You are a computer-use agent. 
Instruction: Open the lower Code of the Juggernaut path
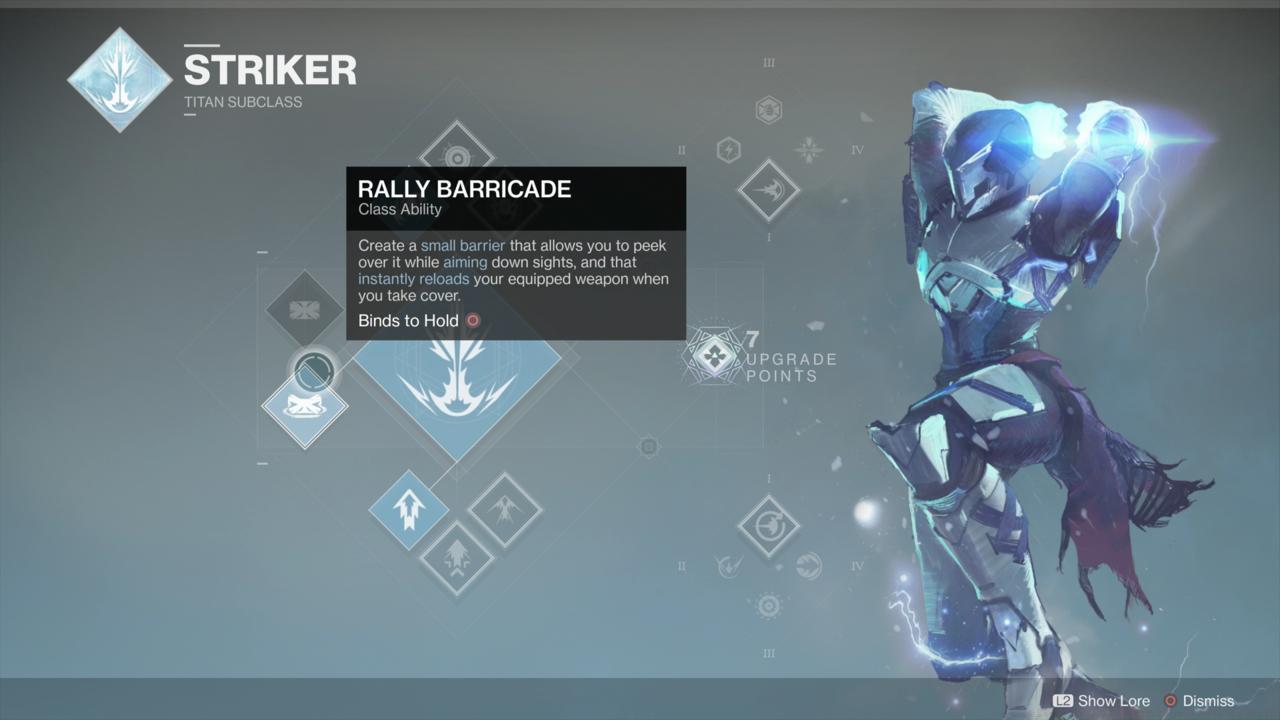(x=769, y=526)
